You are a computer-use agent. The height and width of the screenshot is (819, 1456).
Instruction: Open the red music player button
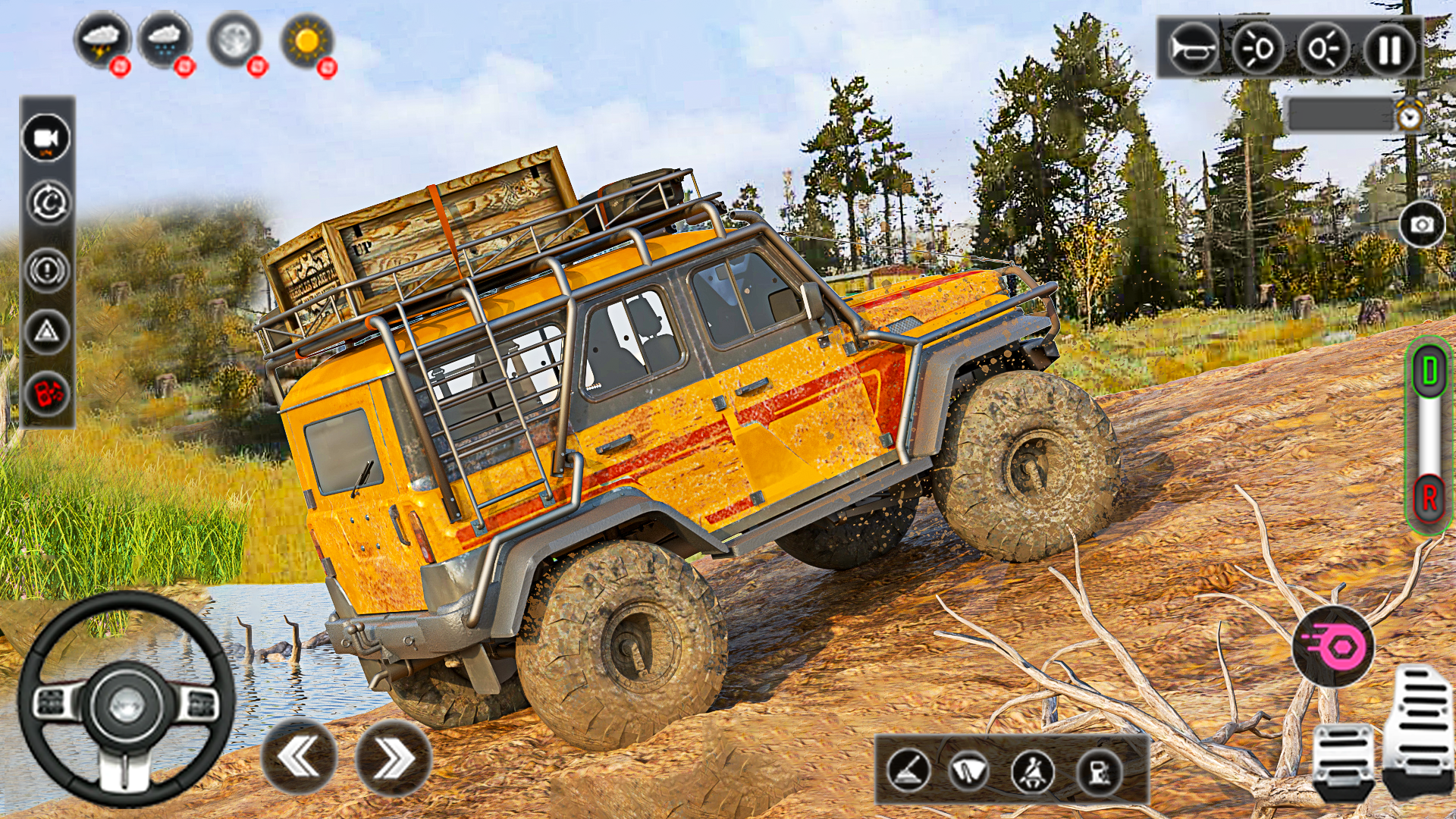pos(47,394)
